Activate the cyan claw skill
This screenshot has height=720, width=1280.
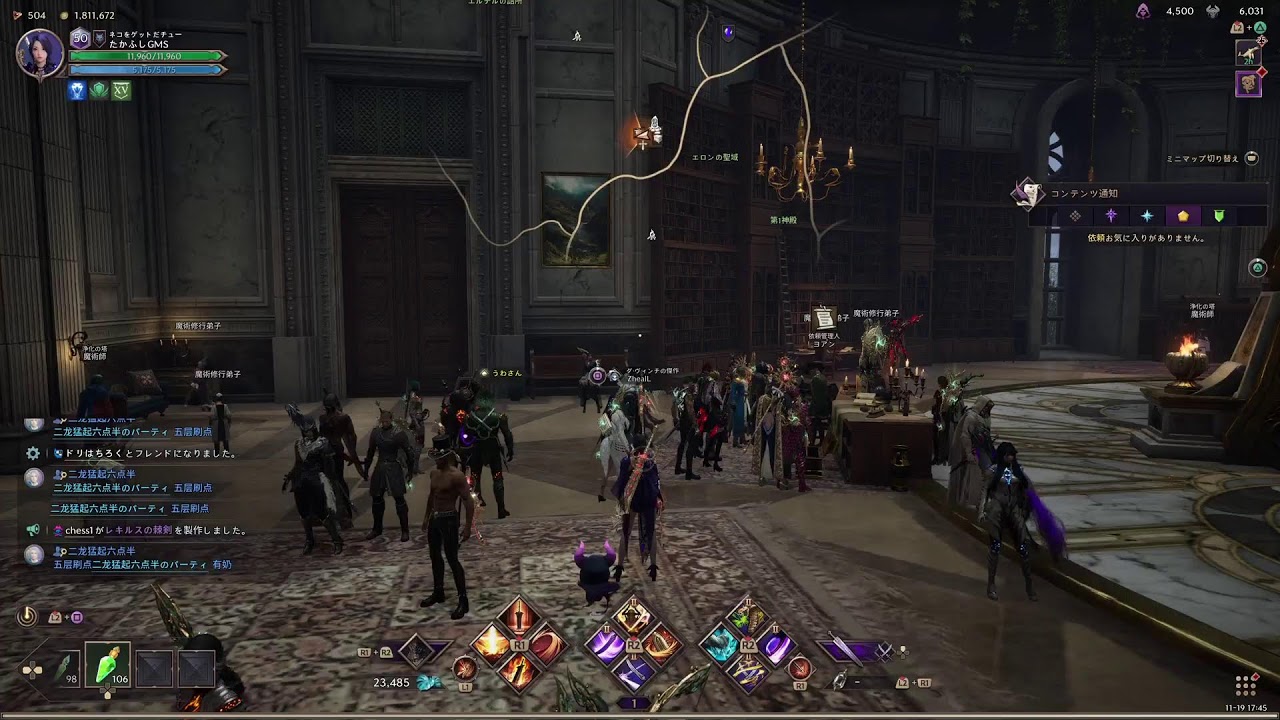coord(720,644)
